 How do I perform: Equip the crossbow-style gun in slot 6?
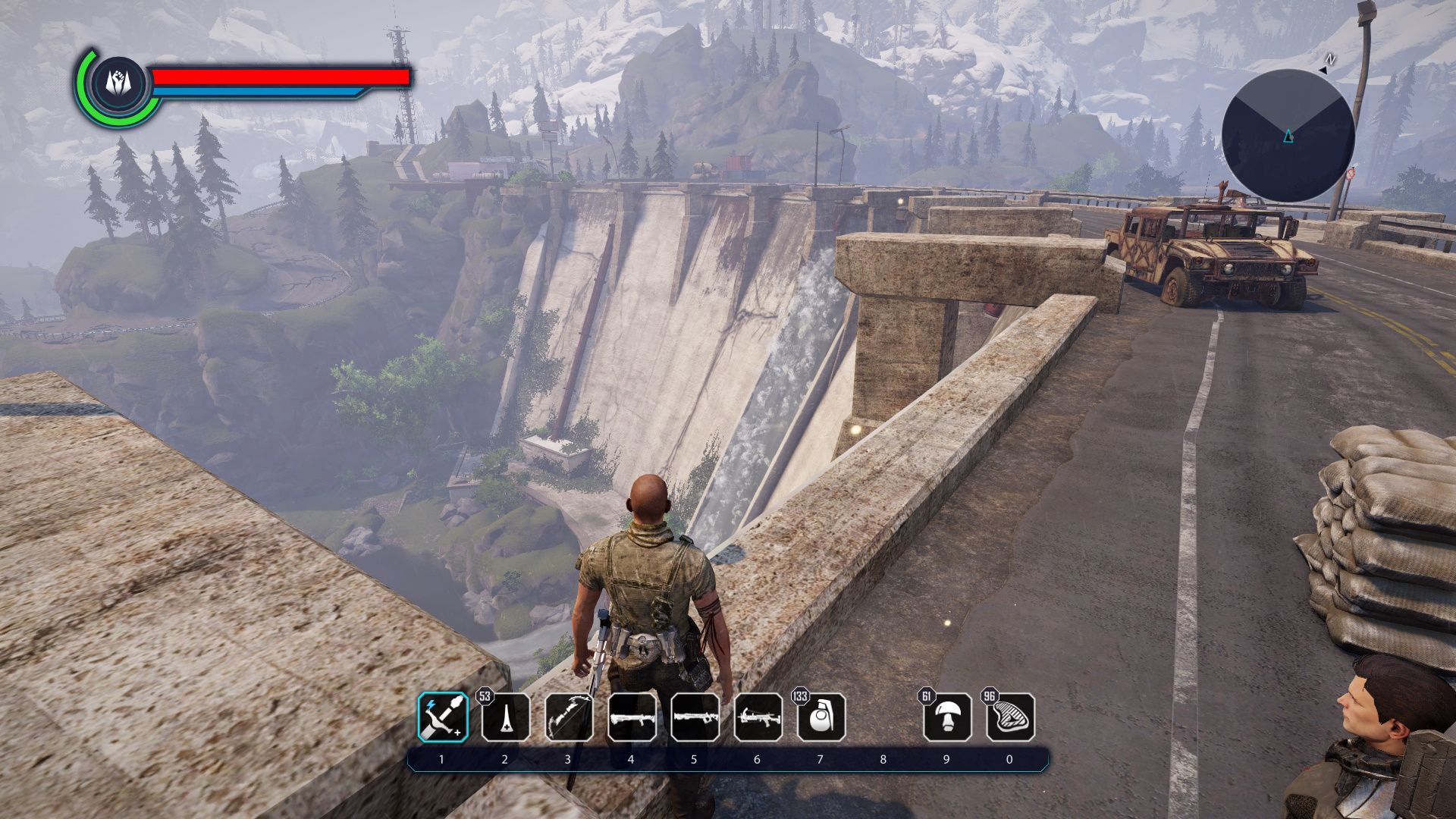point(758,717)
